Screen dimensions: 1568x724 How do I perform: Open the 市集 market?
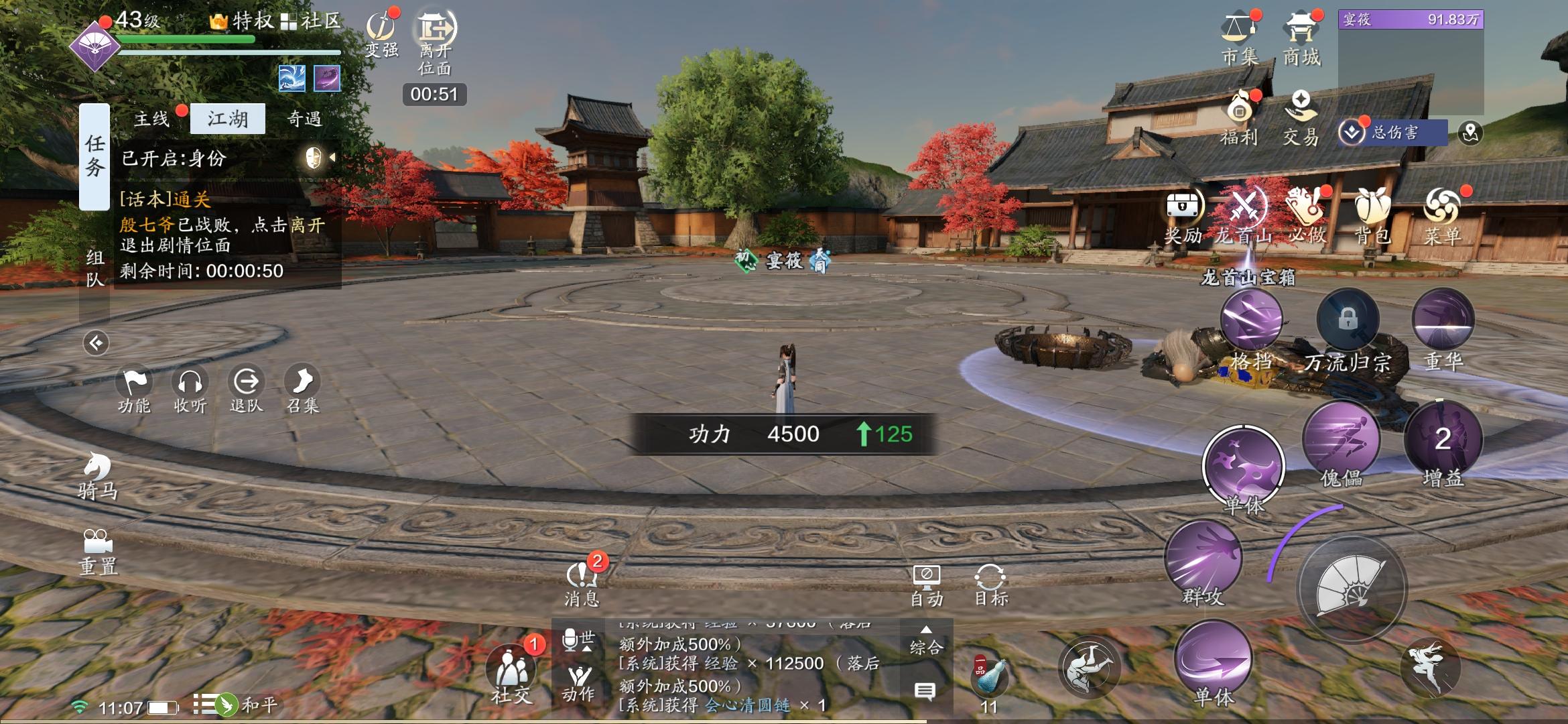point(1240,39)
